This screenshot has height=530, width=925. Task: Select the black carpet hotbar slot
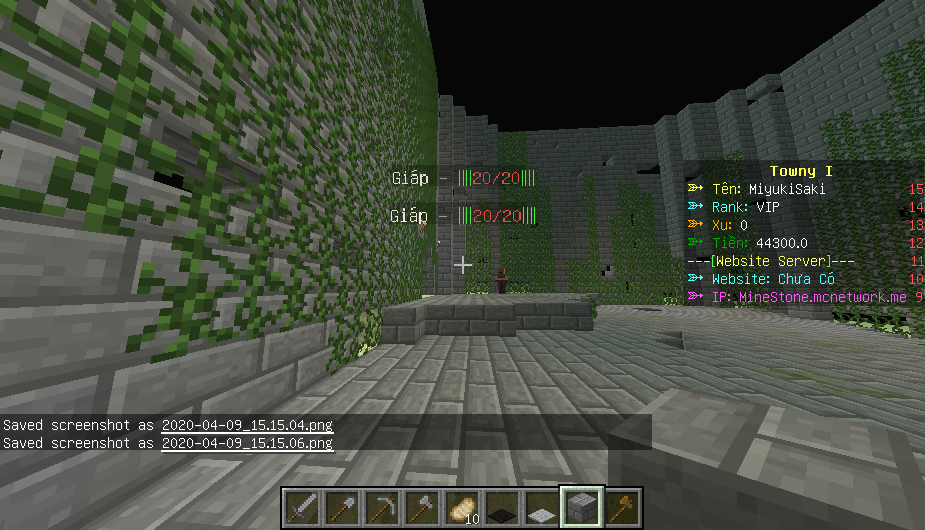[502, 509]
